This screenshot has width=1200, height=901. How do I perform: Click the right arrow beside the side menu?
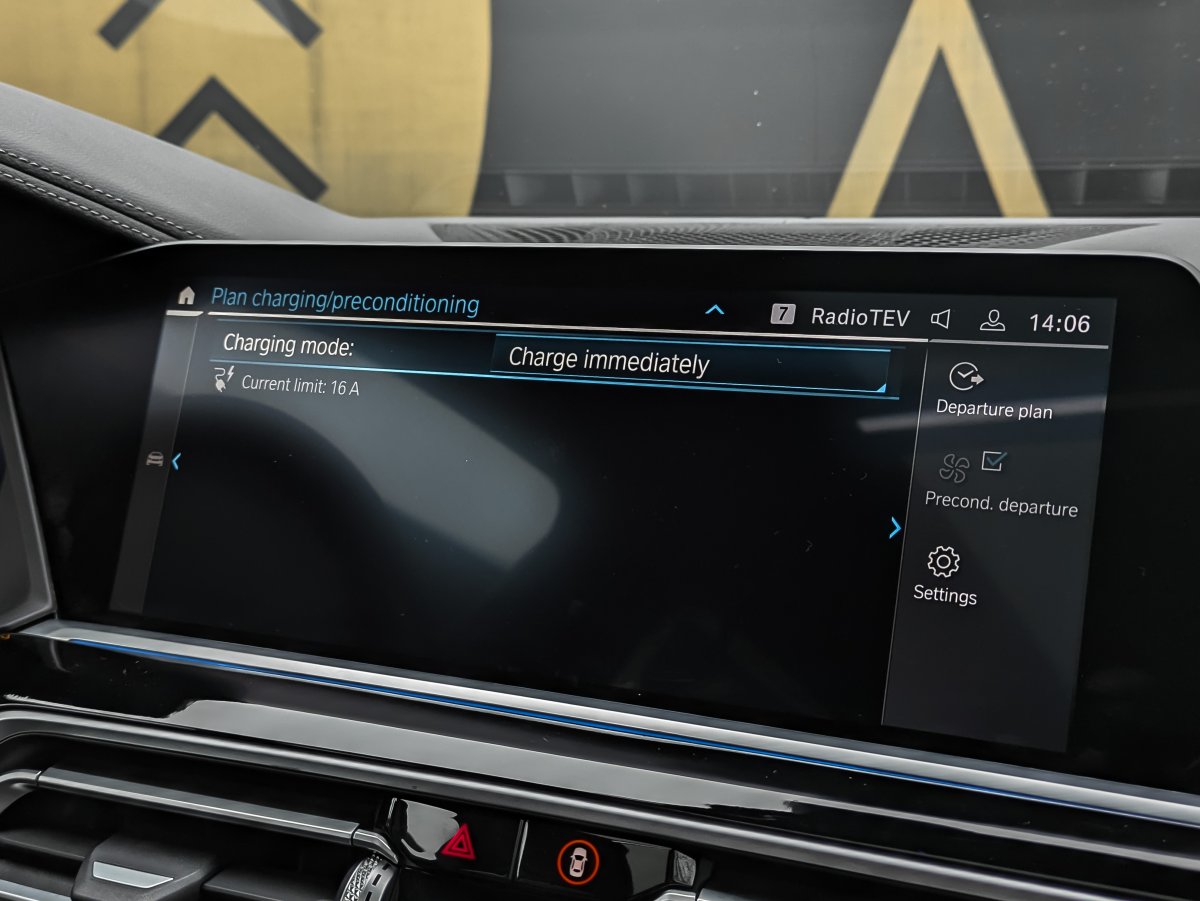click(895, 528)
